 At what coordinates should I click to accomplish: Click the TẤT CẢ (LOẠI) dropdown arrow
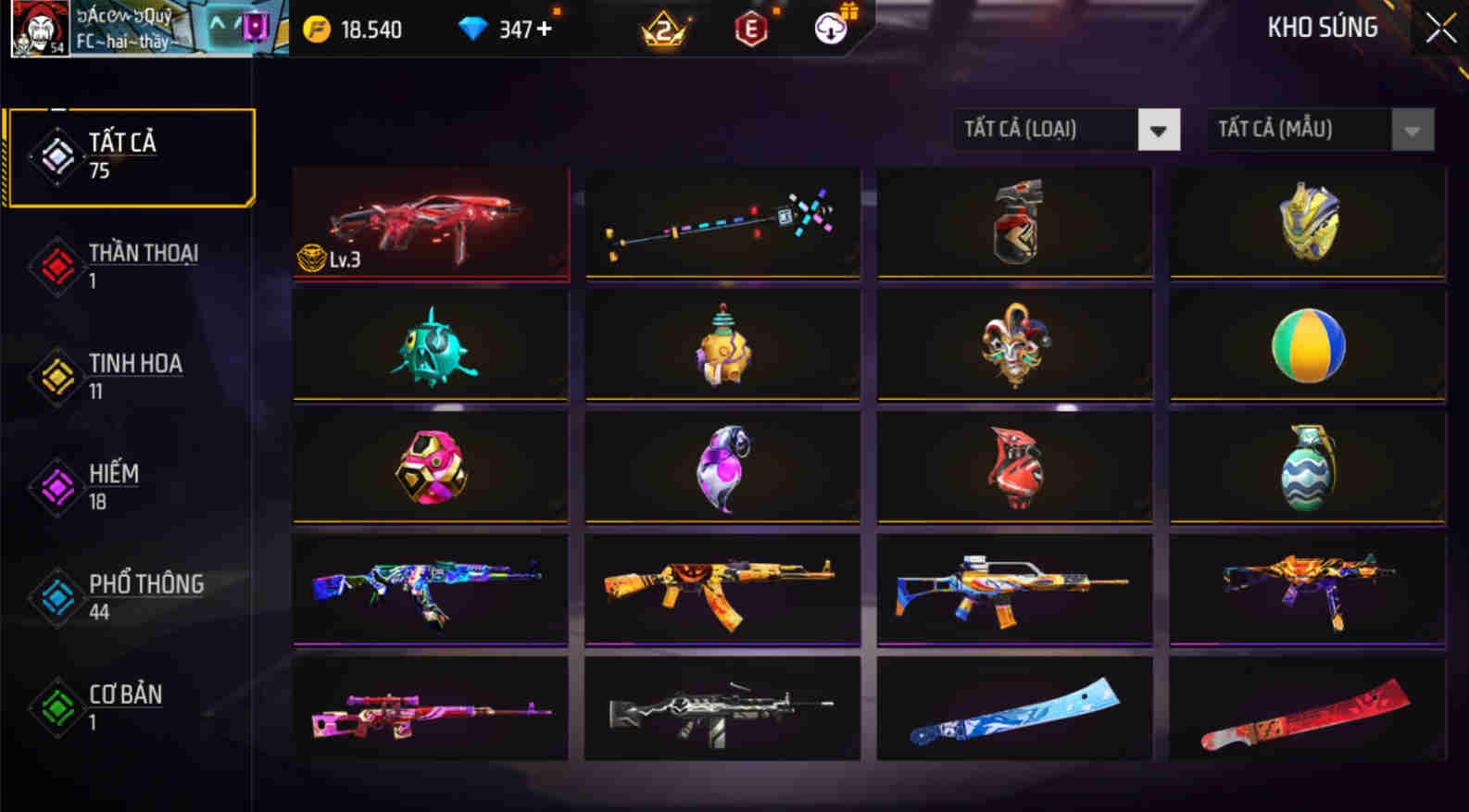[1157, 130]
